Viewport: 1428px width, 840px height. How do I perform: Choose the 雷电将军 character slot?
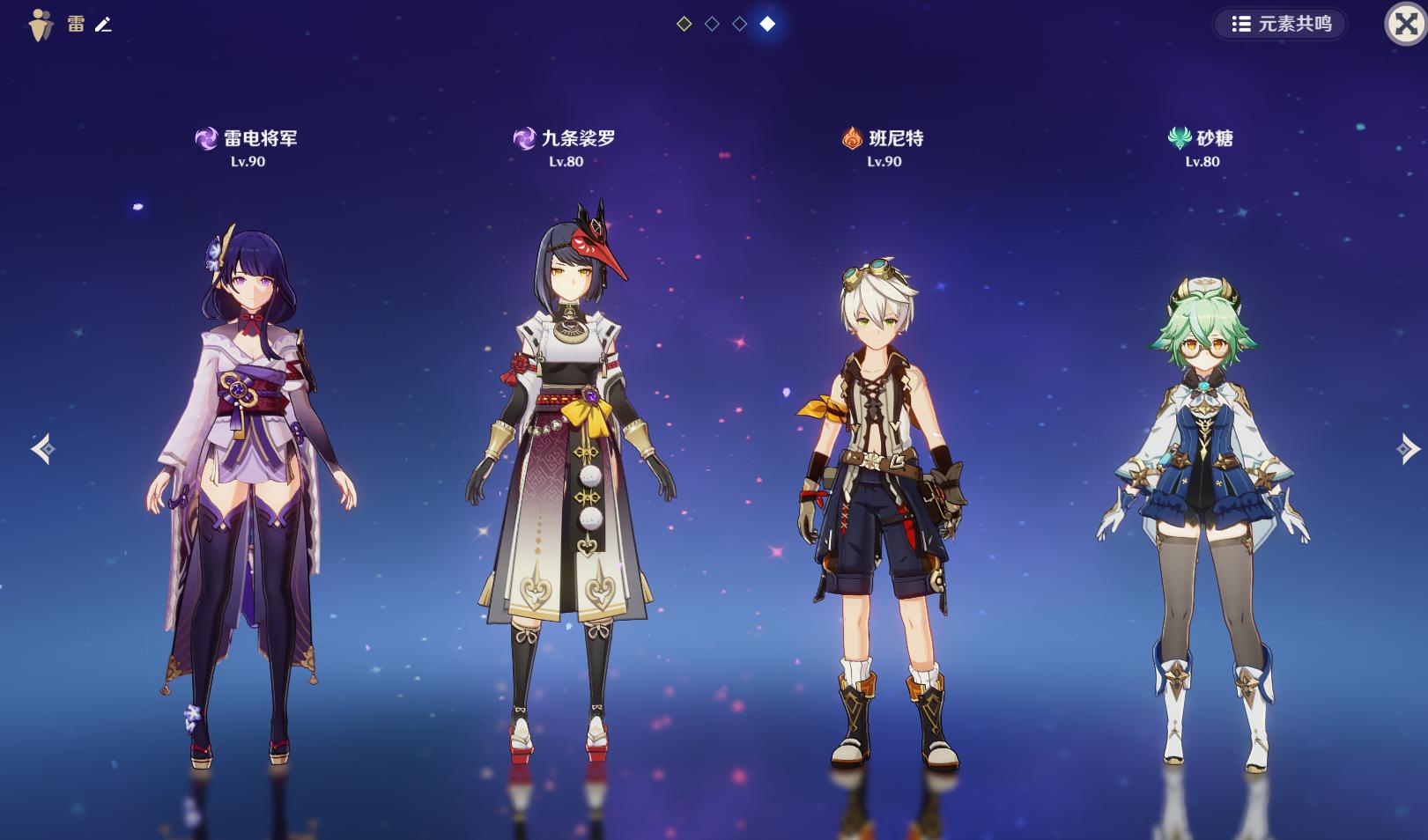coord(251,475)
